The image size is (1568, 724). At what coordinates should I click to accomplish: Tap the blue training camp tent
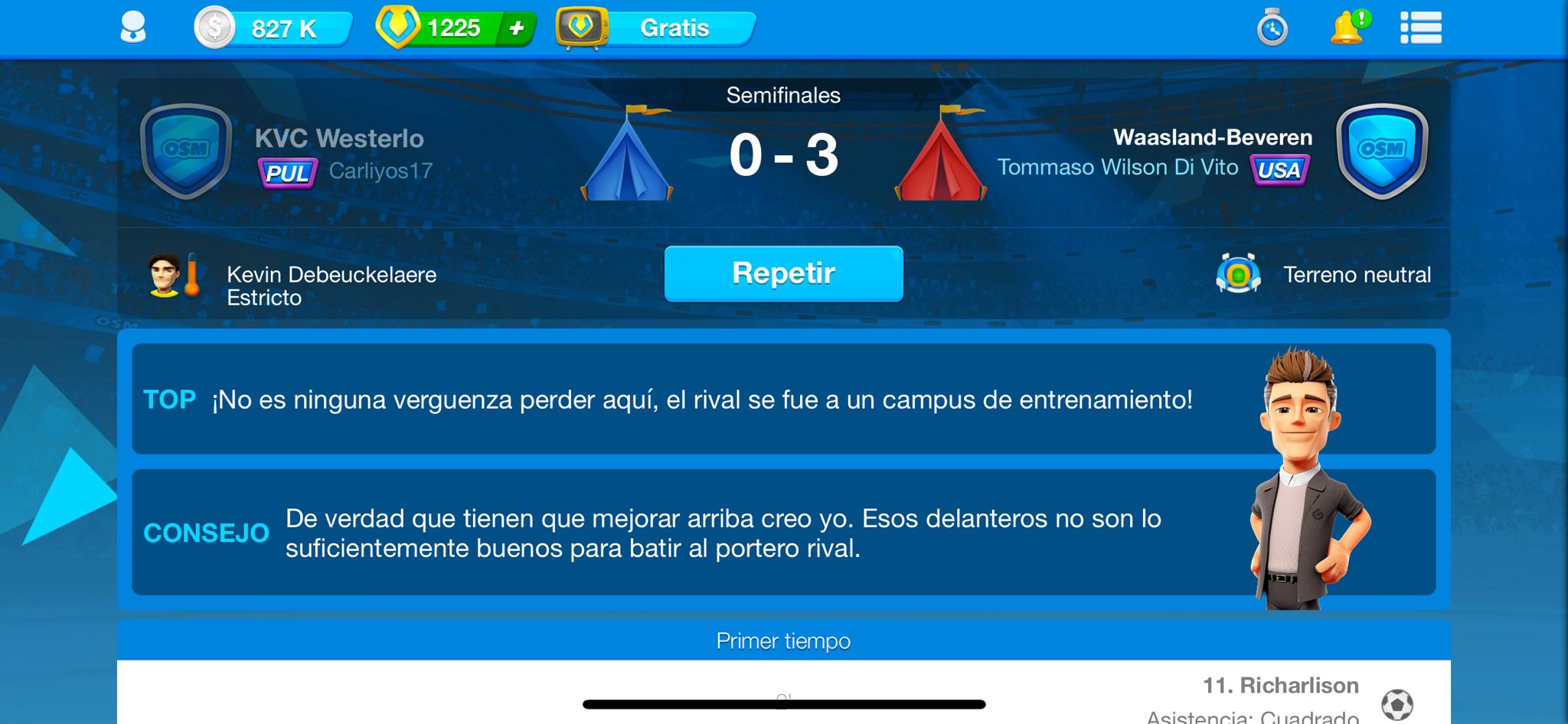click(x=627, y=155)
